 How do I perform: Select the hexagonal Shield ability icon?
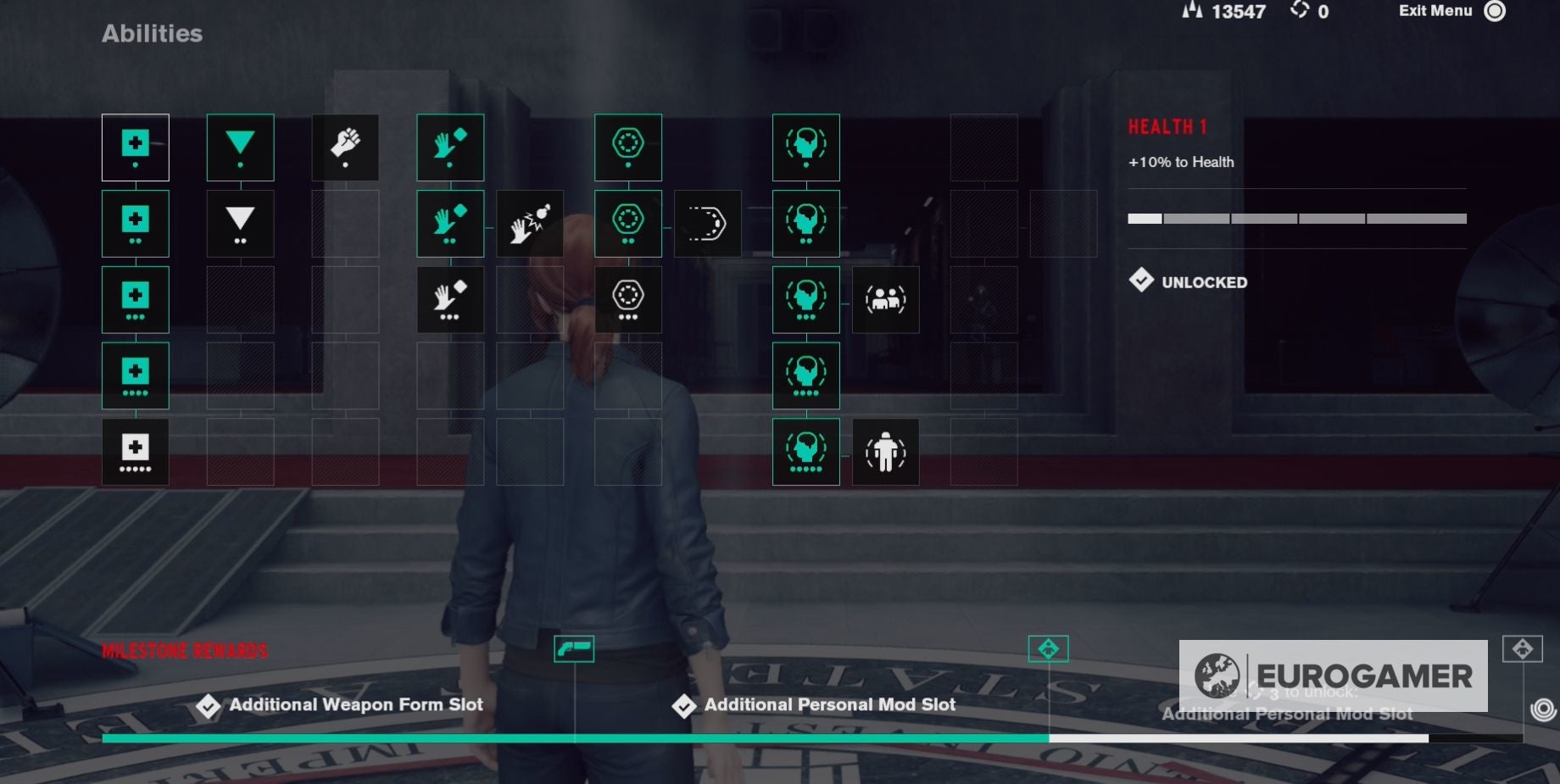(x=627, y=147)
